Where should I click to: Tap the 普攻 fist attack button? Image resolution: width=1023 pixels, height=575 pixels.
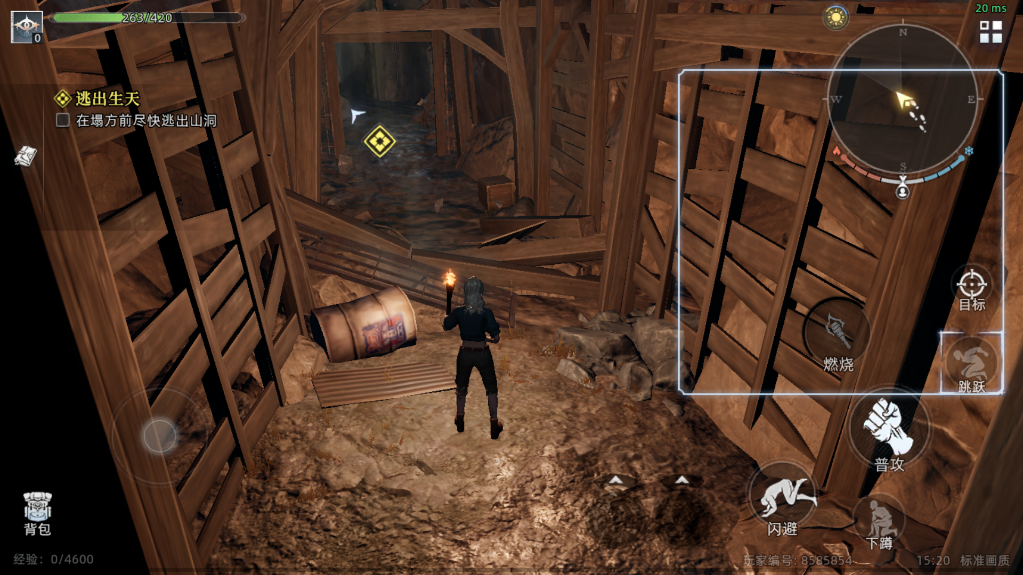click(888, 428)
